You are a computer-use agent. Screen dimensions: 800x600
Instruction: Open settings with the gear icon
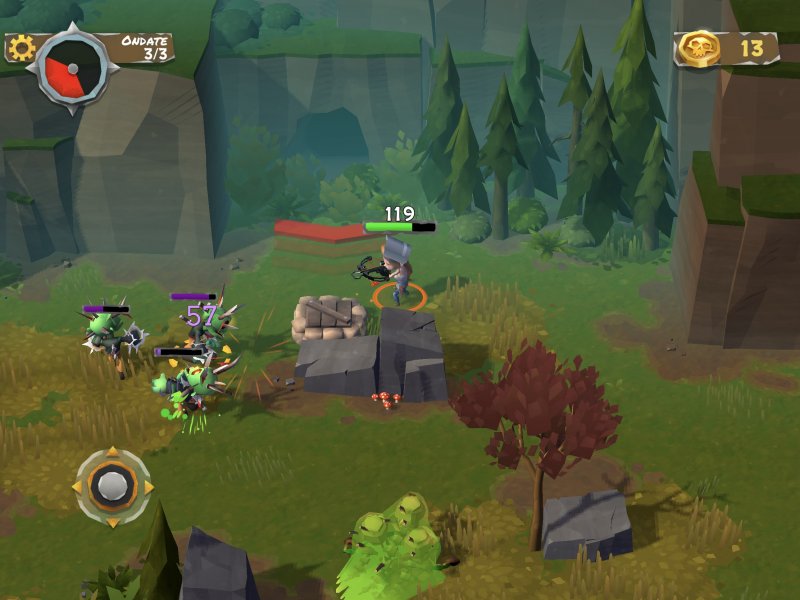point(20,47)
